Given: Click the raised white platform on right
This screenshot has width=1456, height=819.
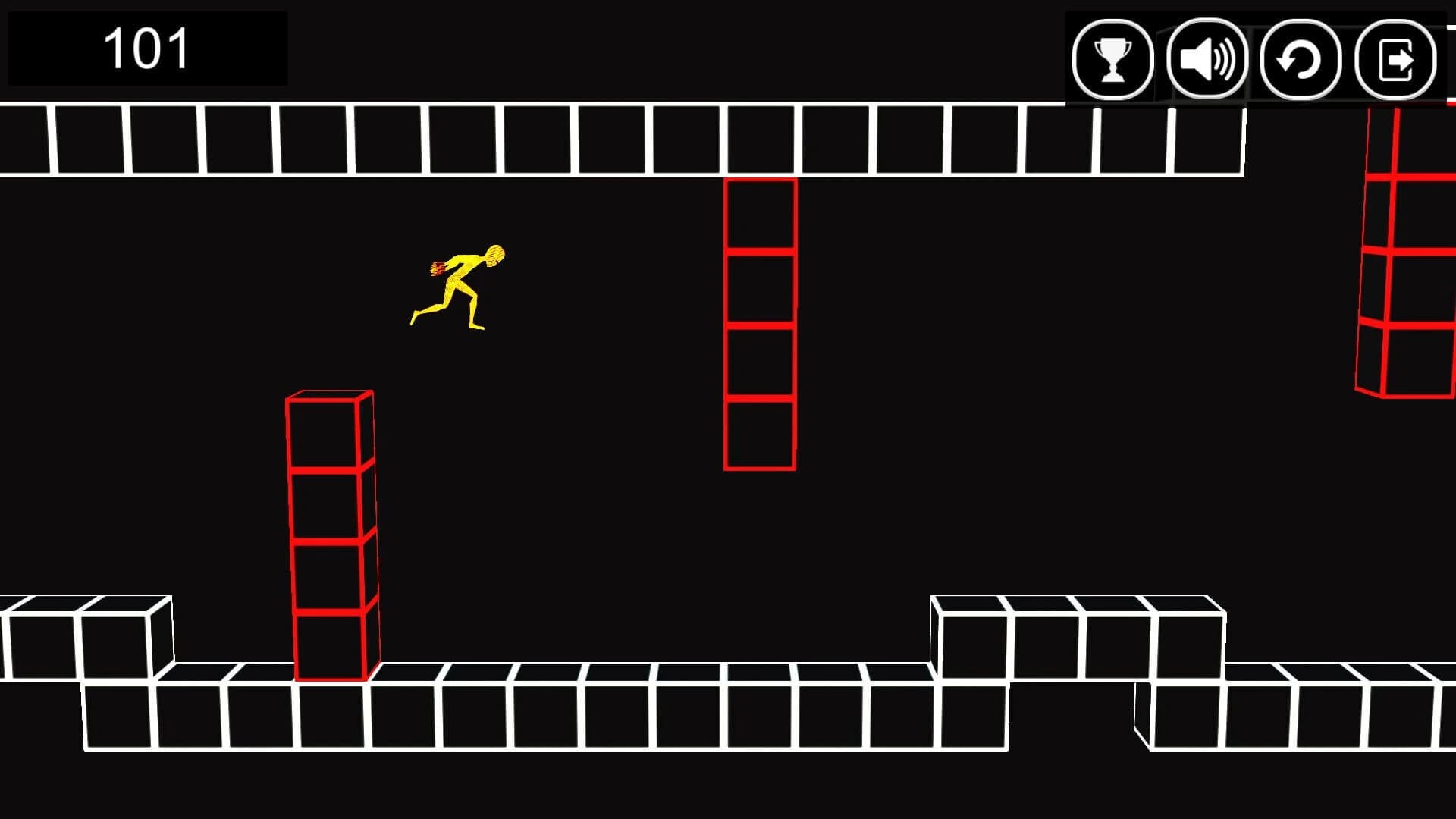Looking at the screenshot, I should [1077, 637].
